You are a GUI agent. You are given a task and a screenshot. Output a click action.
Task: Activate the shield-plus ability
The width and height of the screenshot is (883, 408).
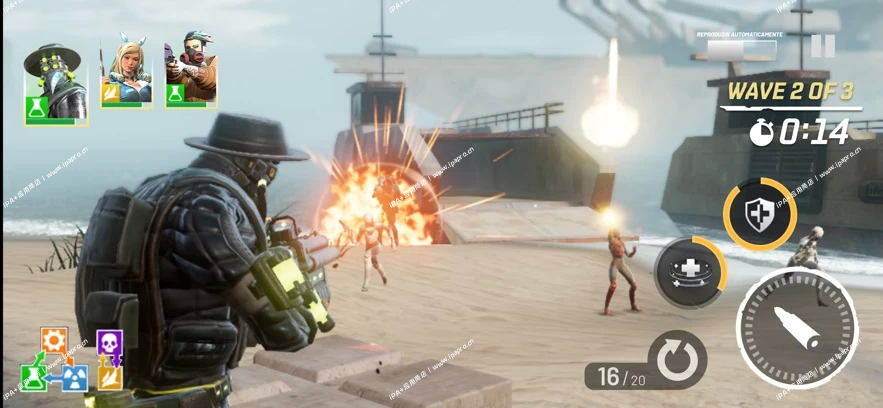click(759, 213)
